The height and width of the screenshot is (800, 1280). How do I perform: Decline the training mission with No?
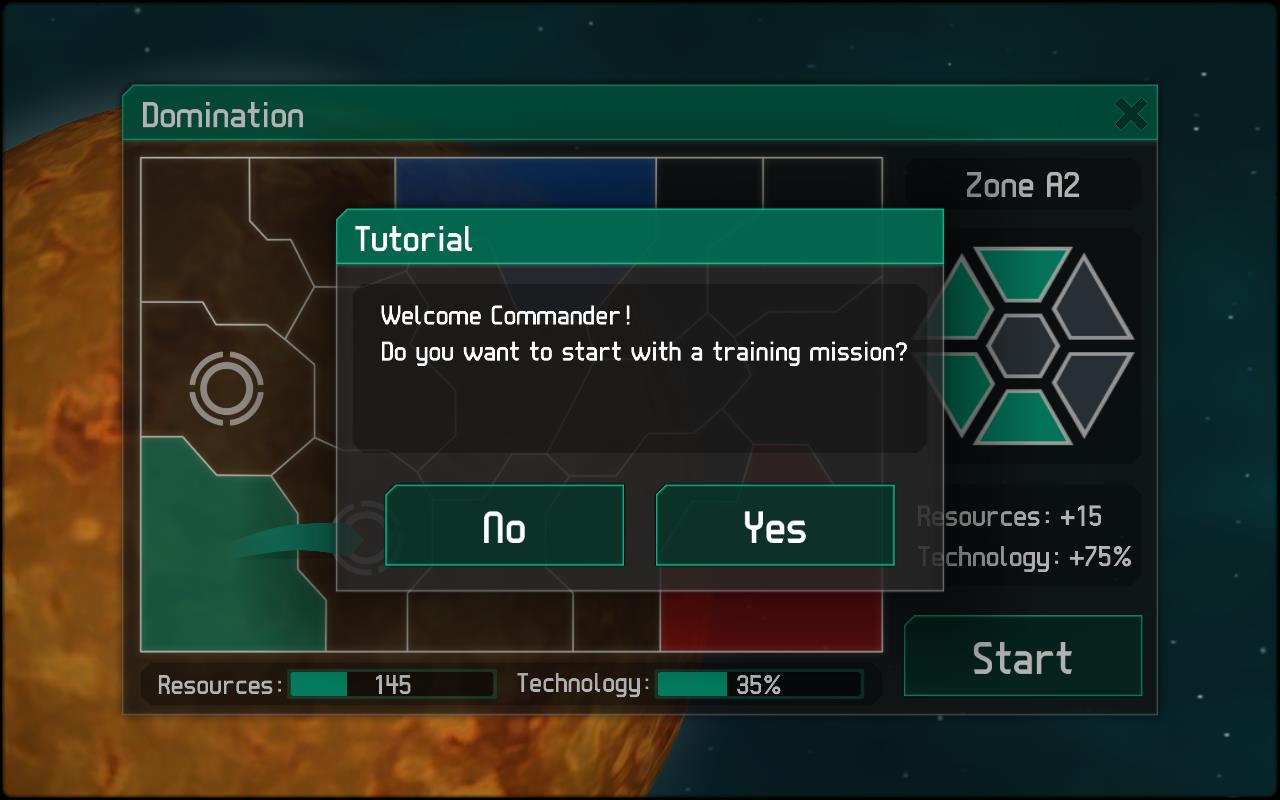[x=504, y=526]
